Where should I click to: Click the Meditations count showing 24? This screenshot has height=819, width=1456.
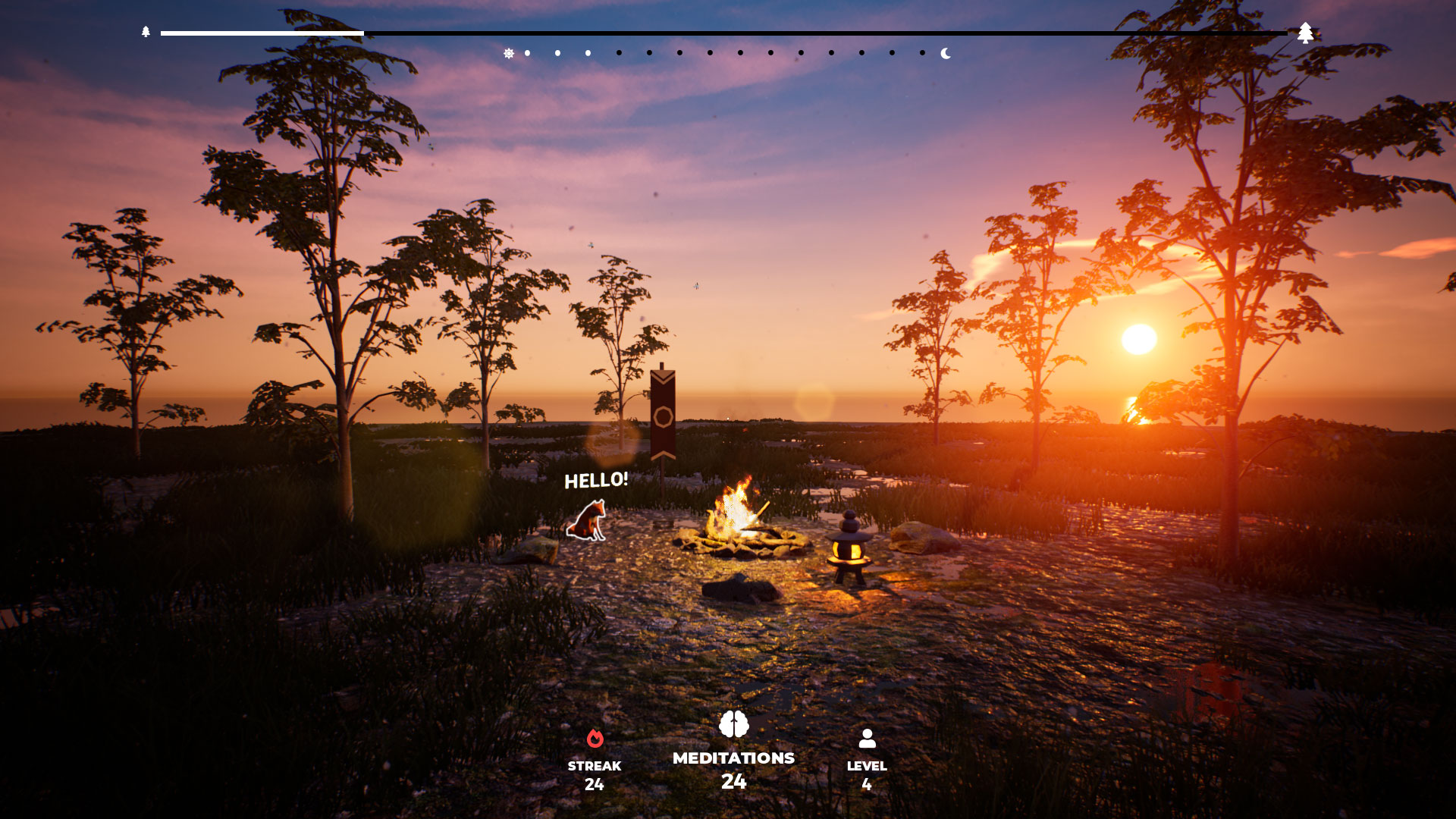(x=733, y=780)
